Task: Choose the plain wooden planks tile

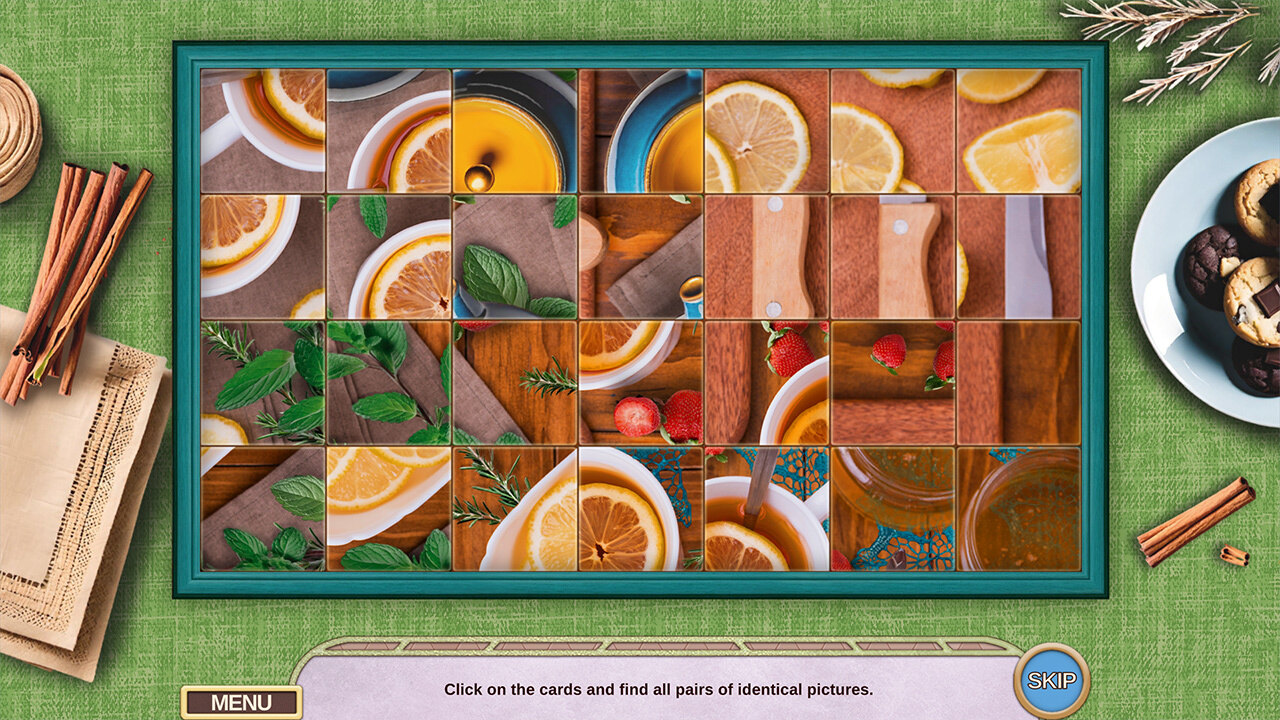Action: tap(1019, 383)
